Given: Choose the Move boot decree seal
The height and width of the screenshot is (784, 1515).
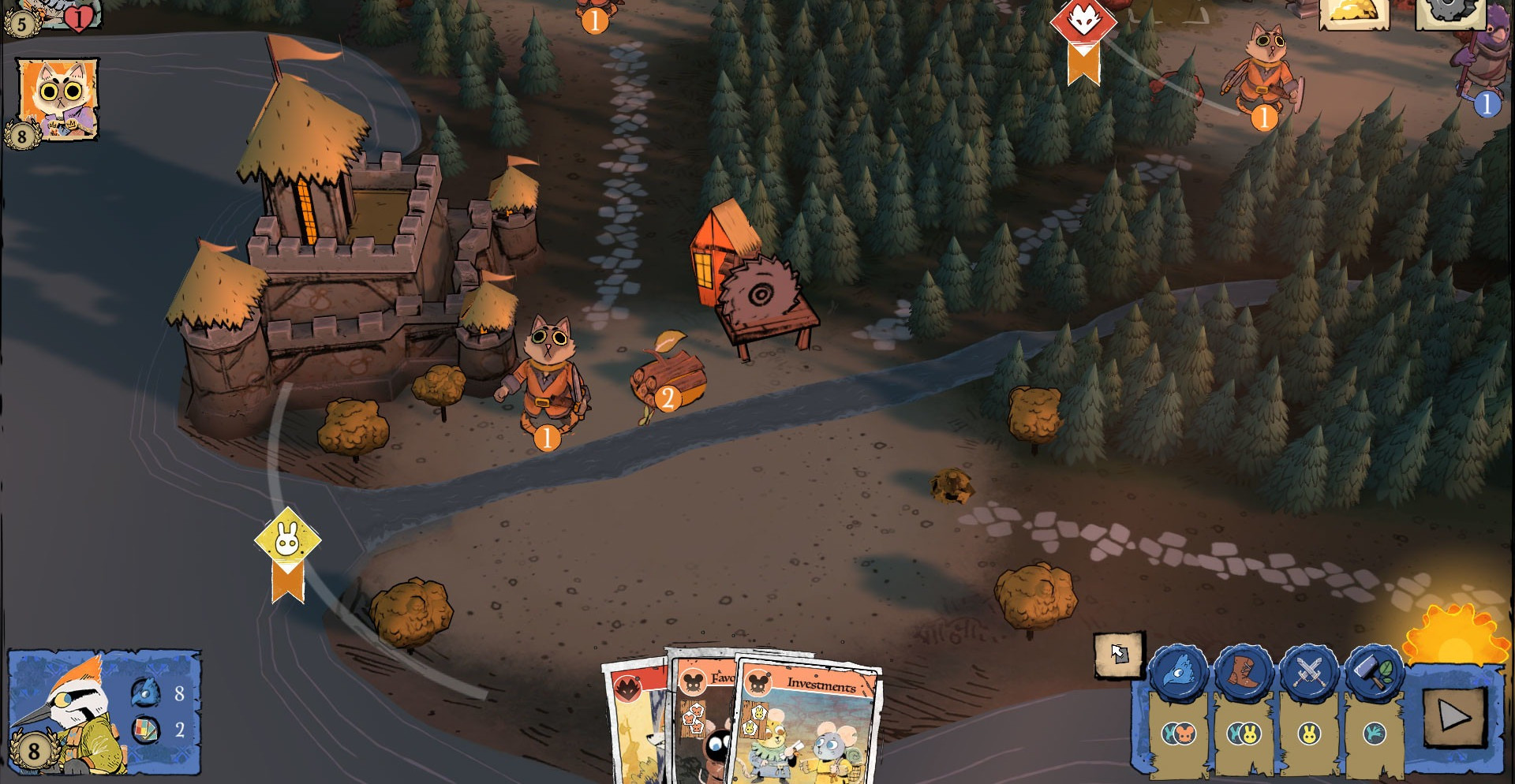Looking at the screenshot, I should pyautogui.click(x=1244, y=673).
